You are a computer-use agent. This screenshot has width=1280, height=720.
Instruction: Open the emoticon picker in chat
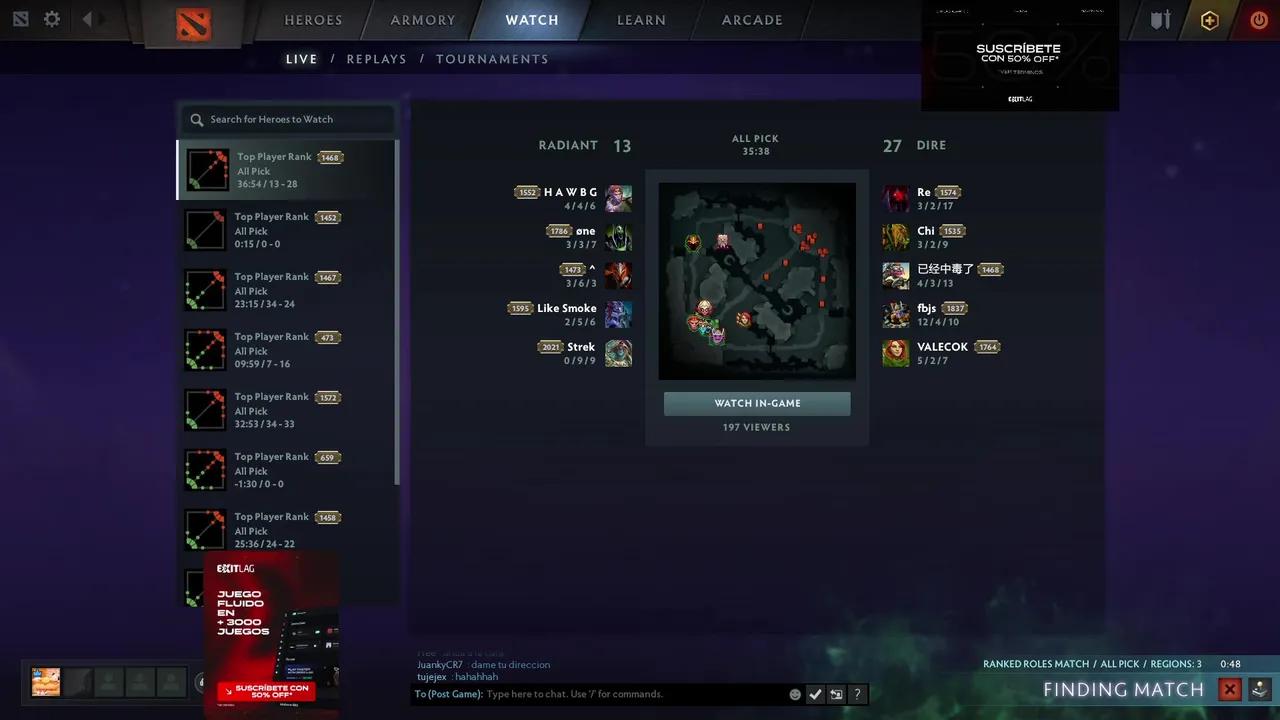795,694
